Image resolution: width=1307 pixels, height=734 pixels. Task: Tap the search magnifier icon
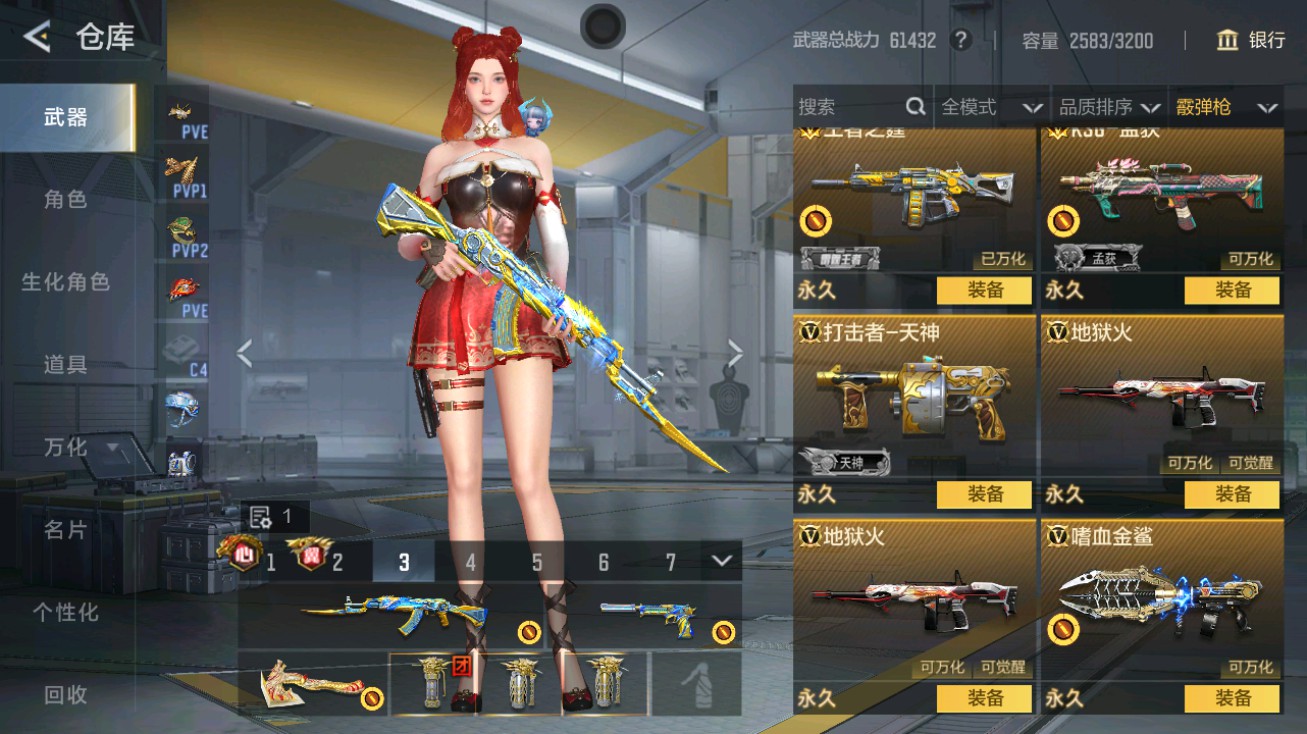pos(913,106)
